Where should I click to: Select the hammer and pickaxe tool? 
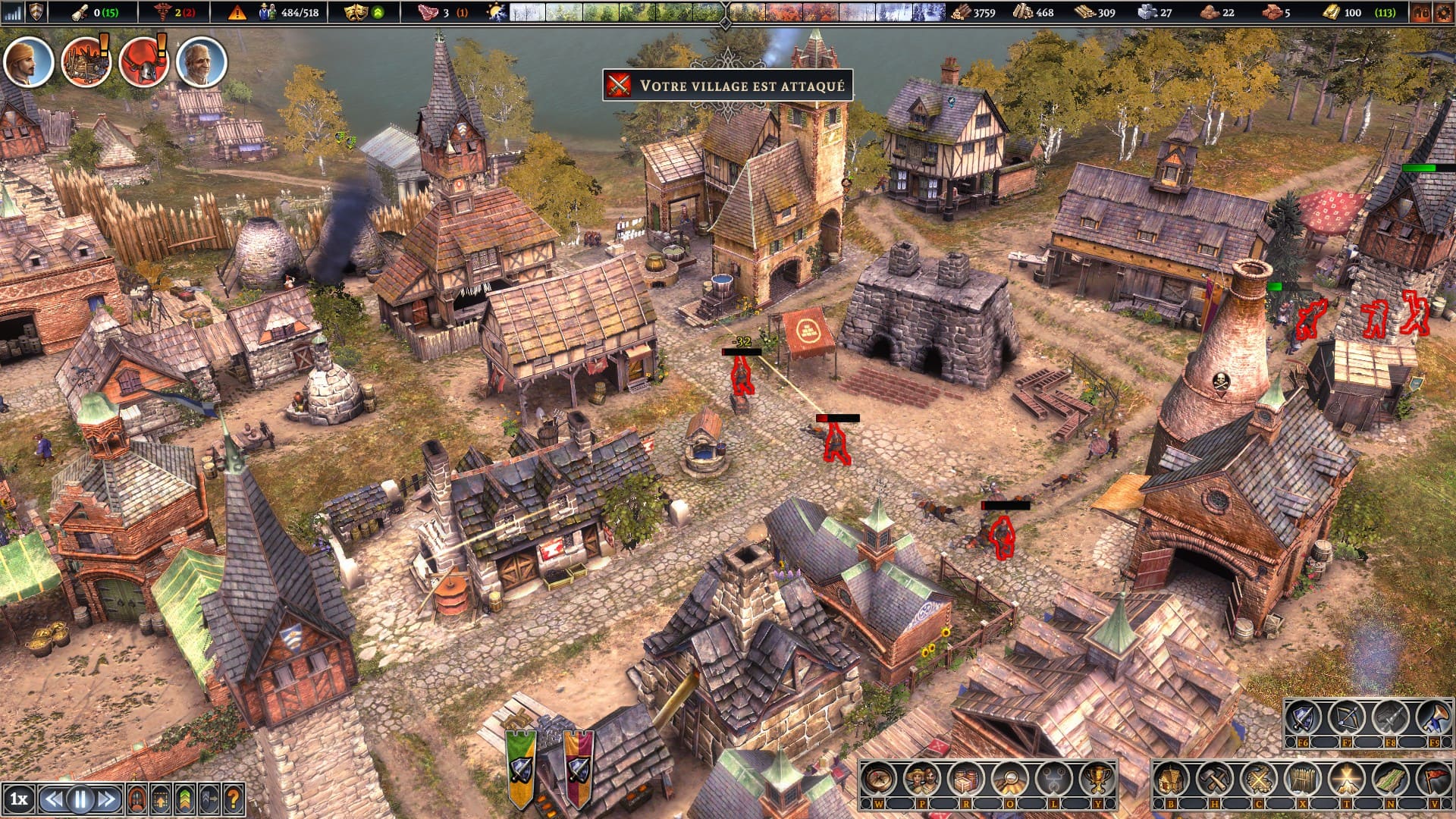(x=1216, y=779)
